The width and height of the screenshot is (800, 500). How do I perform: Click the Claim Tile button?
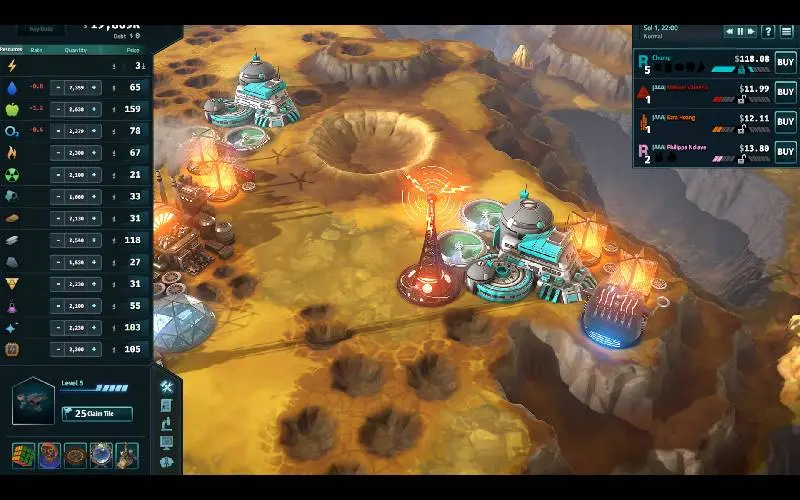(96, 414)
